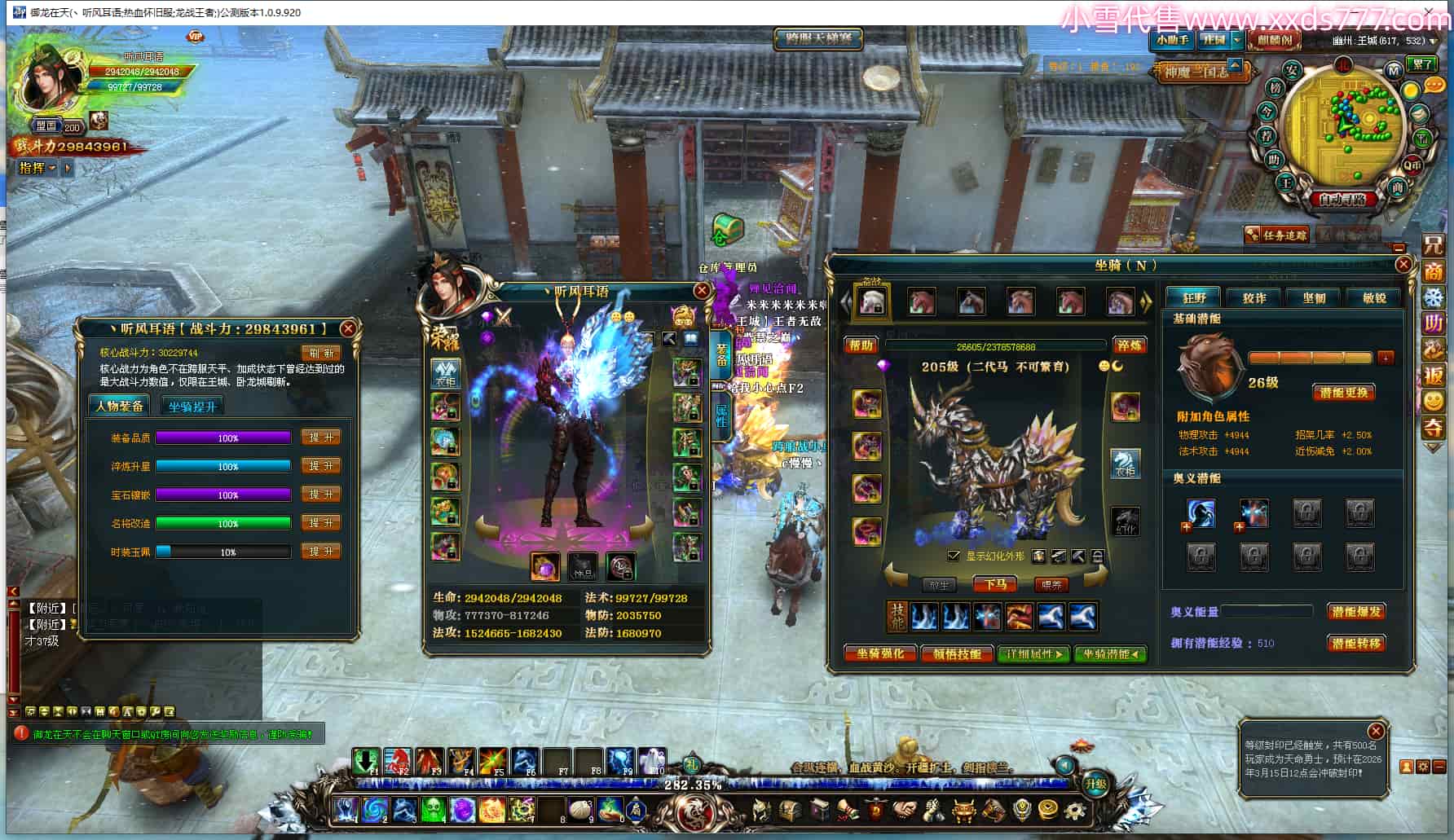Open the mount 帮助 help
Screen dimensions: 1454x840
pyautogui.click(x=861, y=345)
